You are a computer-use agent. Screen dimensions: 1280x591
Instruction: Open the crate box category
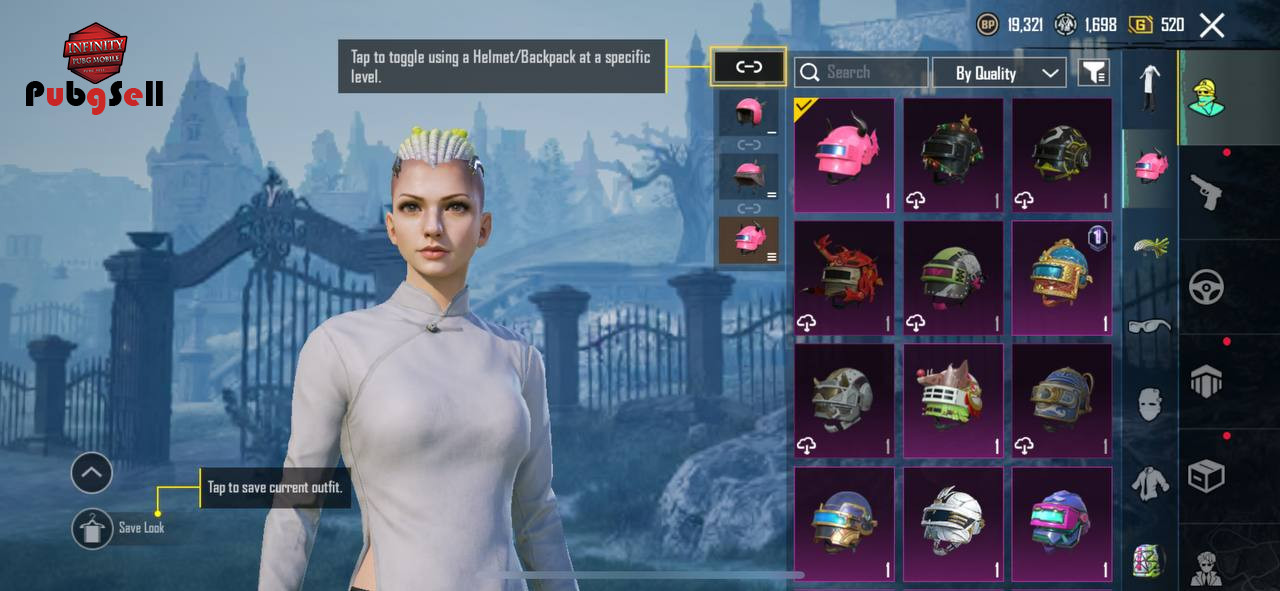[1207, 476]
